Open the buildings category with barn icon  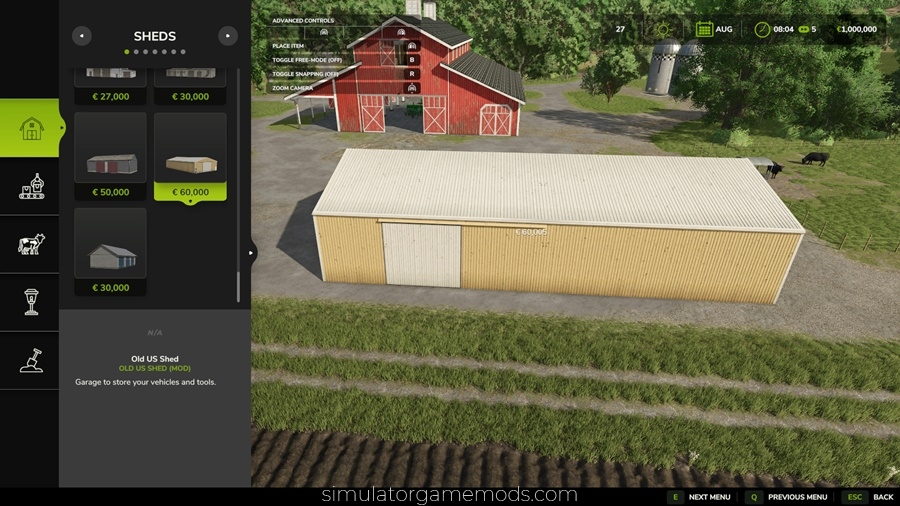pos(31,128)
